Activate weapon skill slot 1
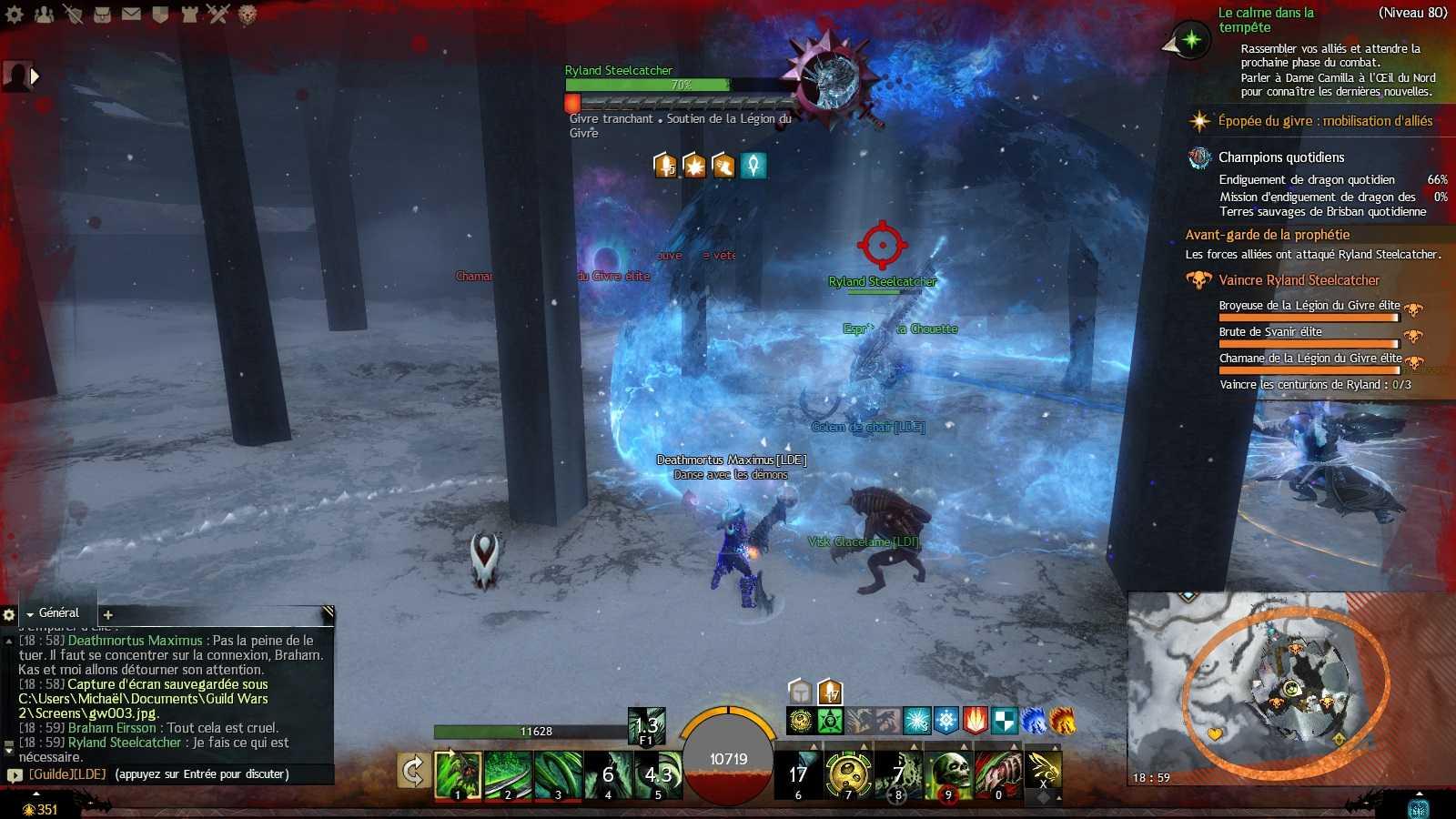Image resolution: width=1456 pixels, height=819 pixels. tap(458, 774)
